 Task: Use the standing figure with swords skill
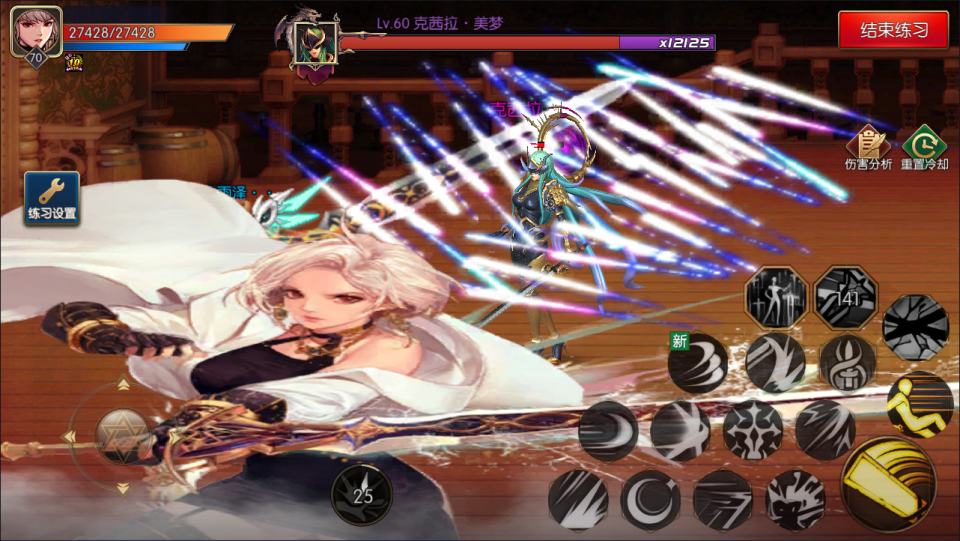[x=776, y=297]
